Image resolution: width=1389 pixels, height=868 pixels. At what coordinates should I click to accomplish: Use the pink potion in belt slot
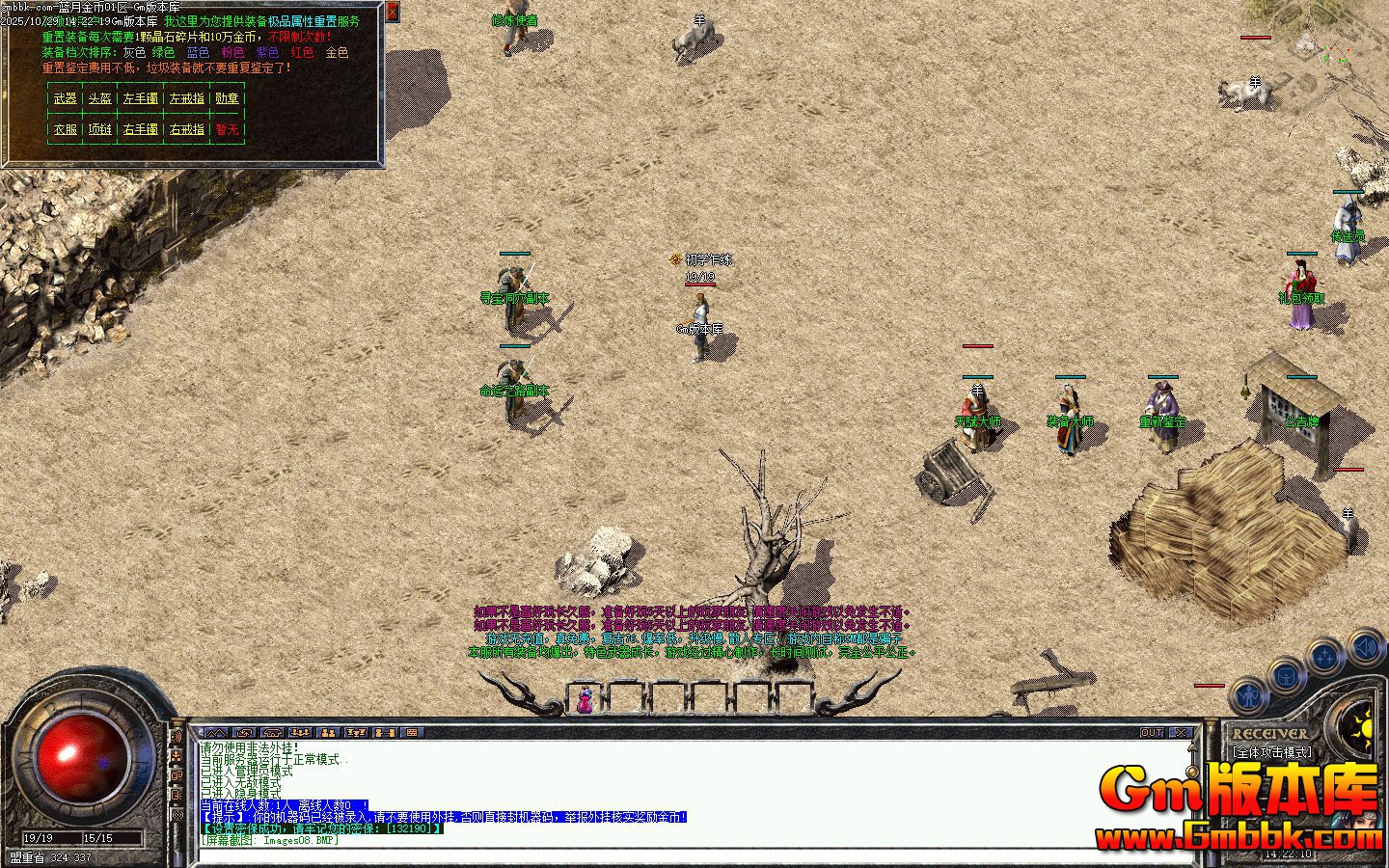coord(585,698)
